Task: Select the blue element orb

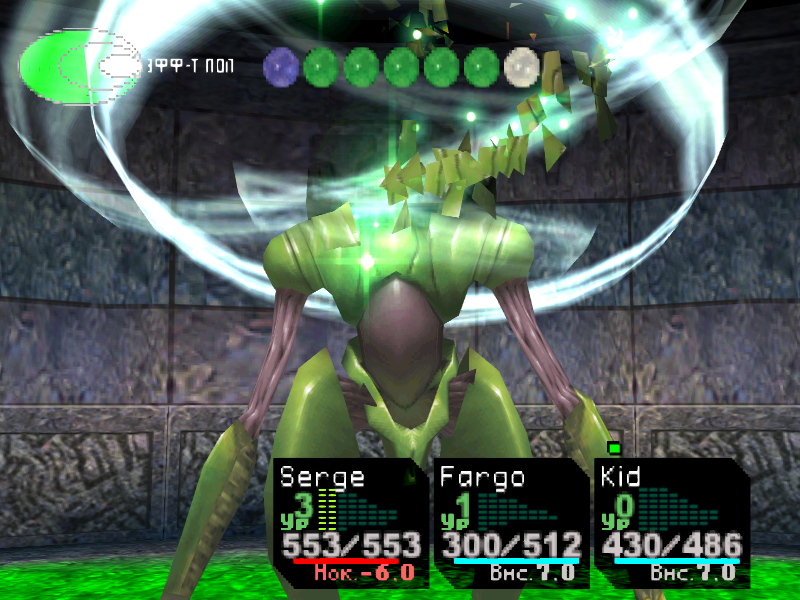Action: point(281,67)
